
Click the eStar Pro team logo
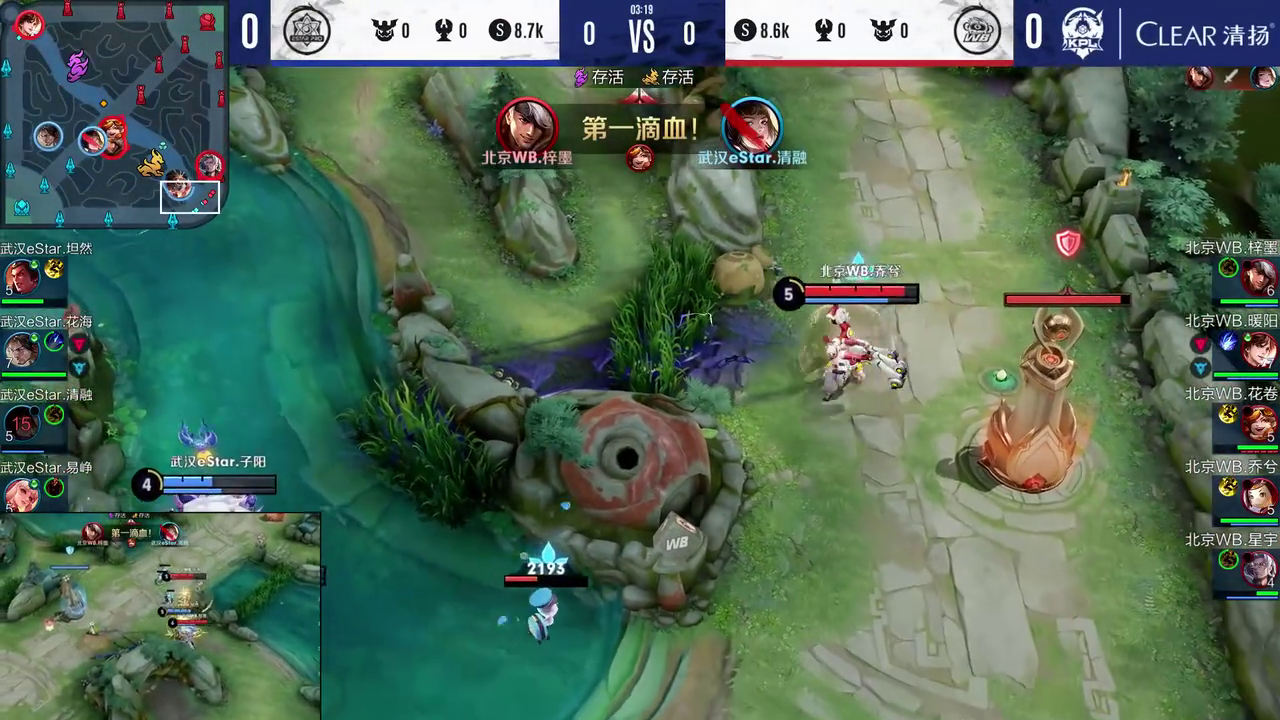(307, 31)
